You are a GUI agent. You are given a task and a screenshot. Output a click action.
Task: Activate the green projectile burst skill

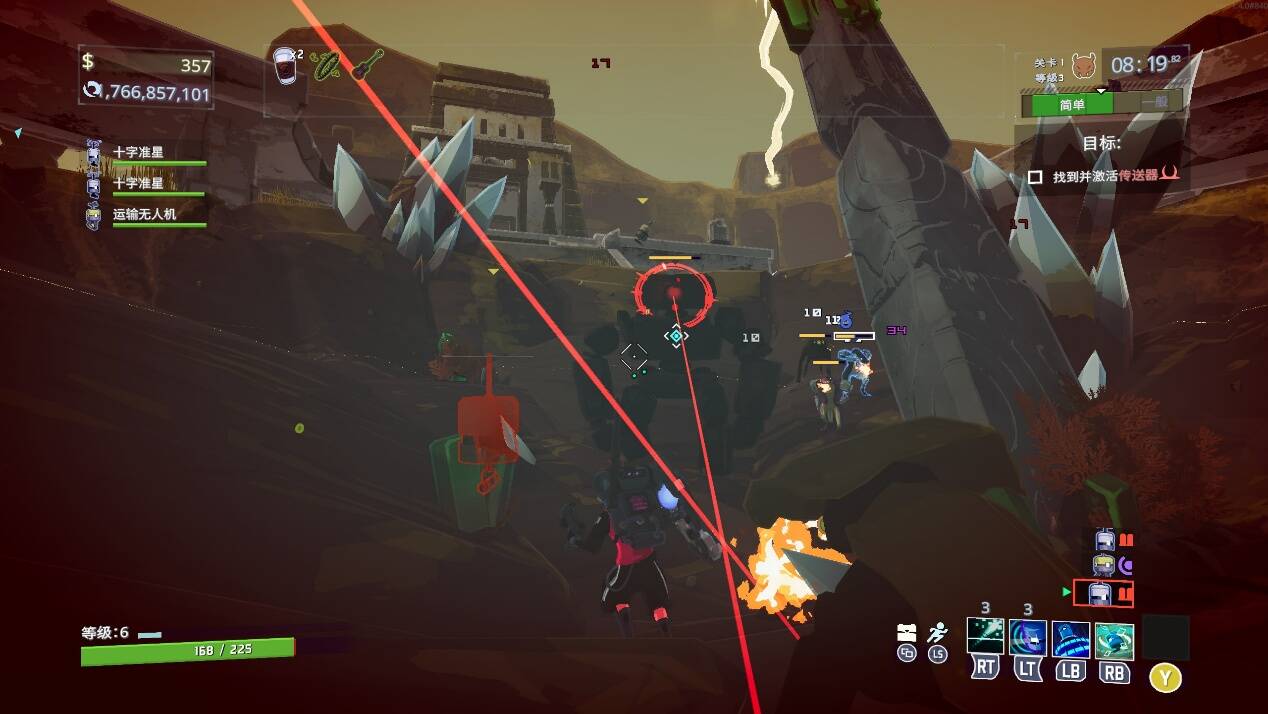point(985,637)
